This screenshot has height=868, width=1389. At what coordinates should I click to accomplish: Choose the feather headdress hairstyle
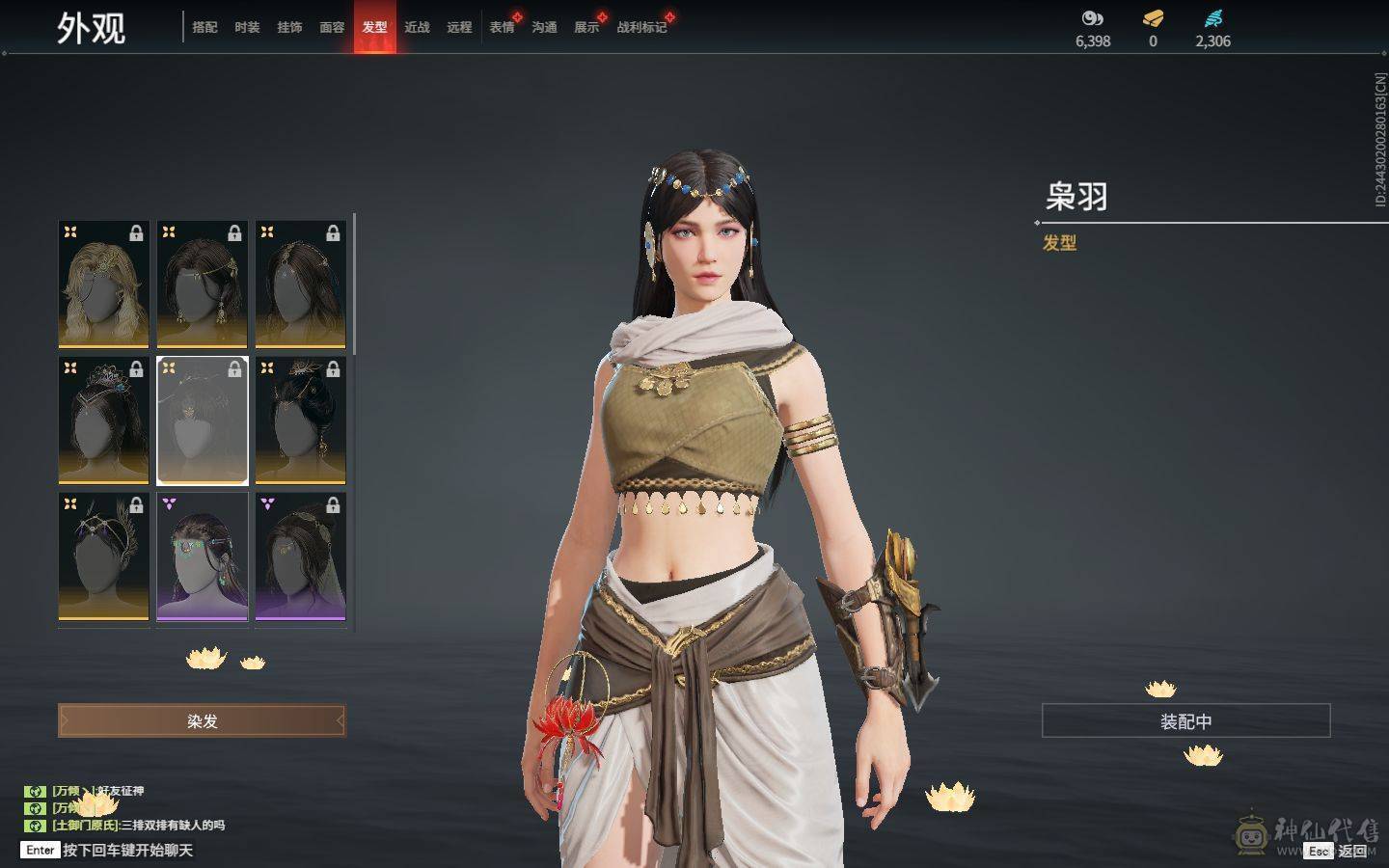(x=104, y=556)
